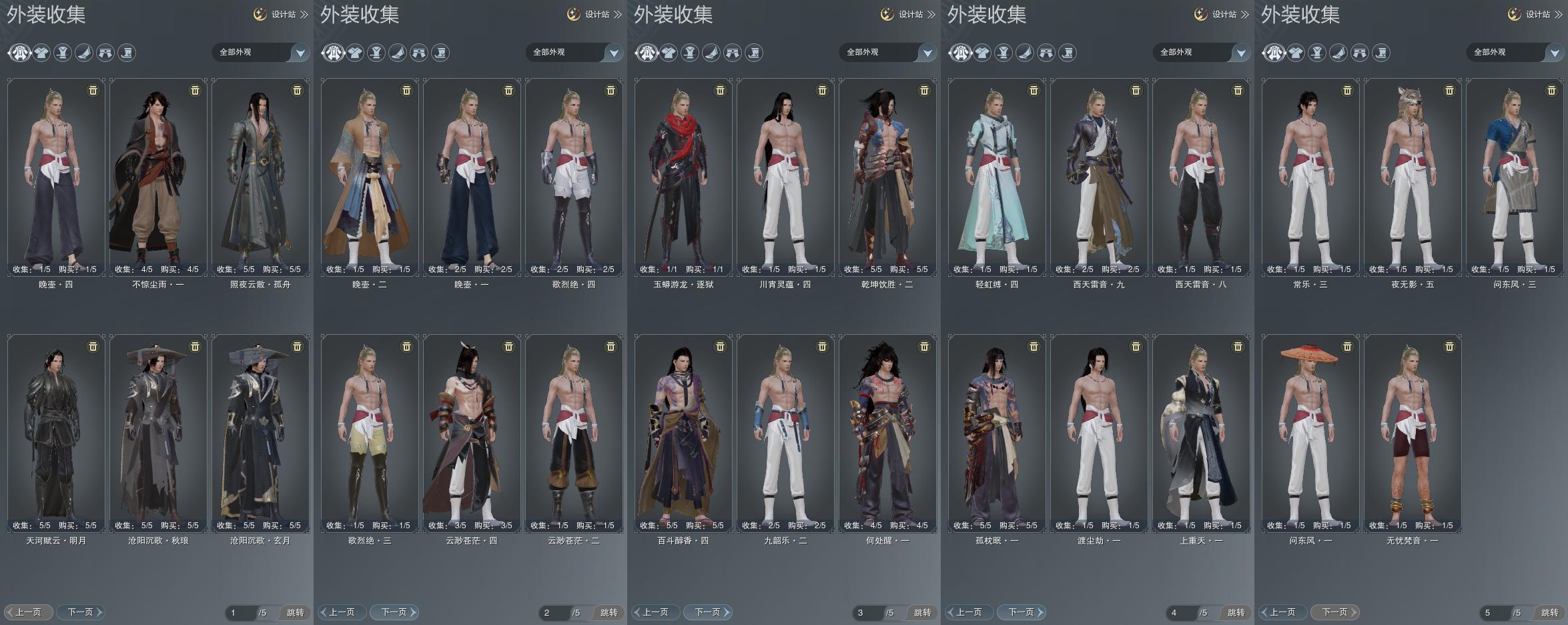Choose the 歌烈绝·四 outfit card
1568x625 pixels.
tap(574, 177)
